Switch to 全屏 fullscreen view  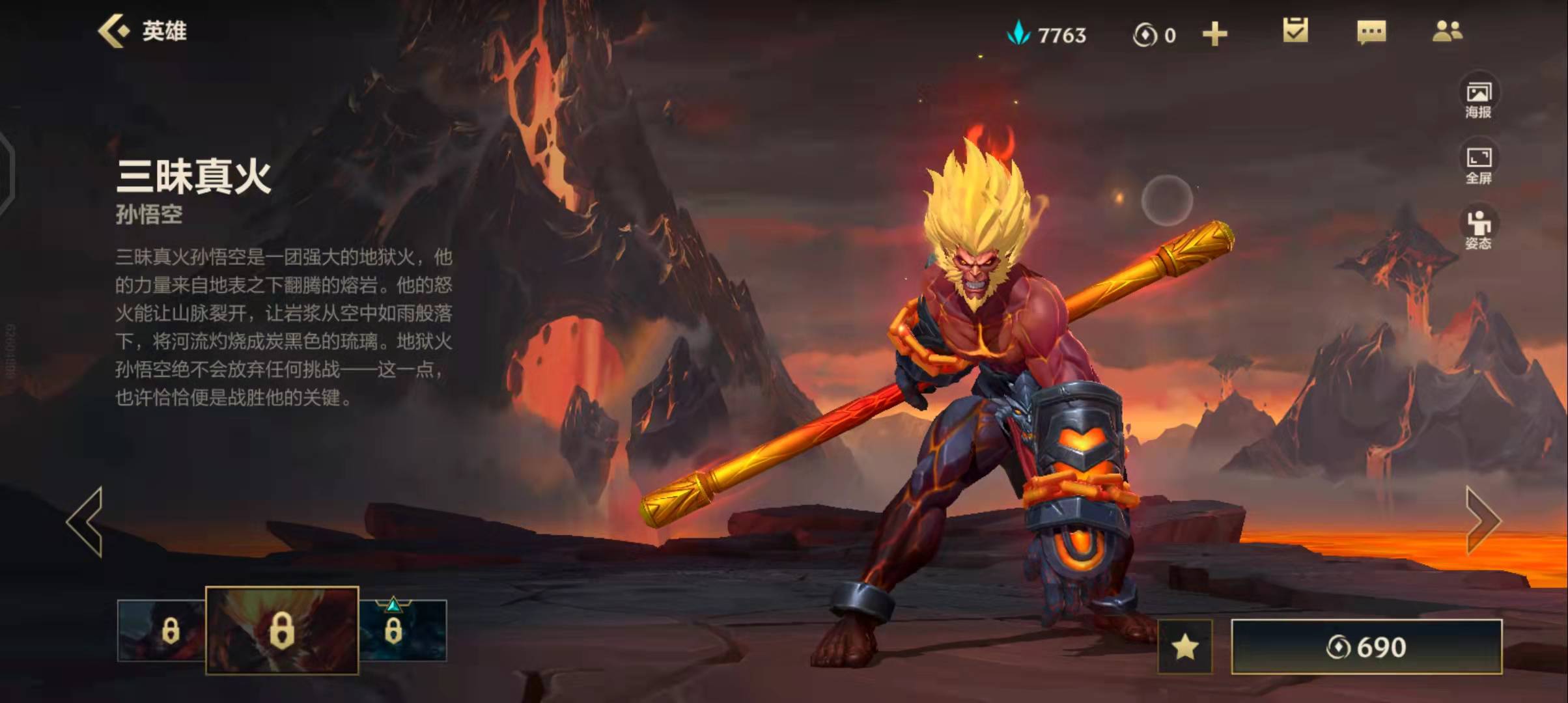click(x=1478, y=165)
